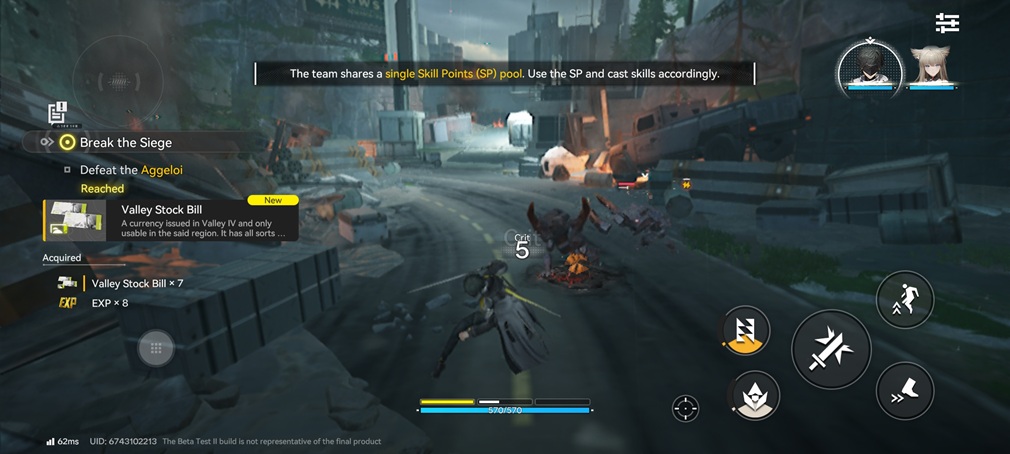
Task: Select the dark-haired operator portrait
Action: click(869, 67)
